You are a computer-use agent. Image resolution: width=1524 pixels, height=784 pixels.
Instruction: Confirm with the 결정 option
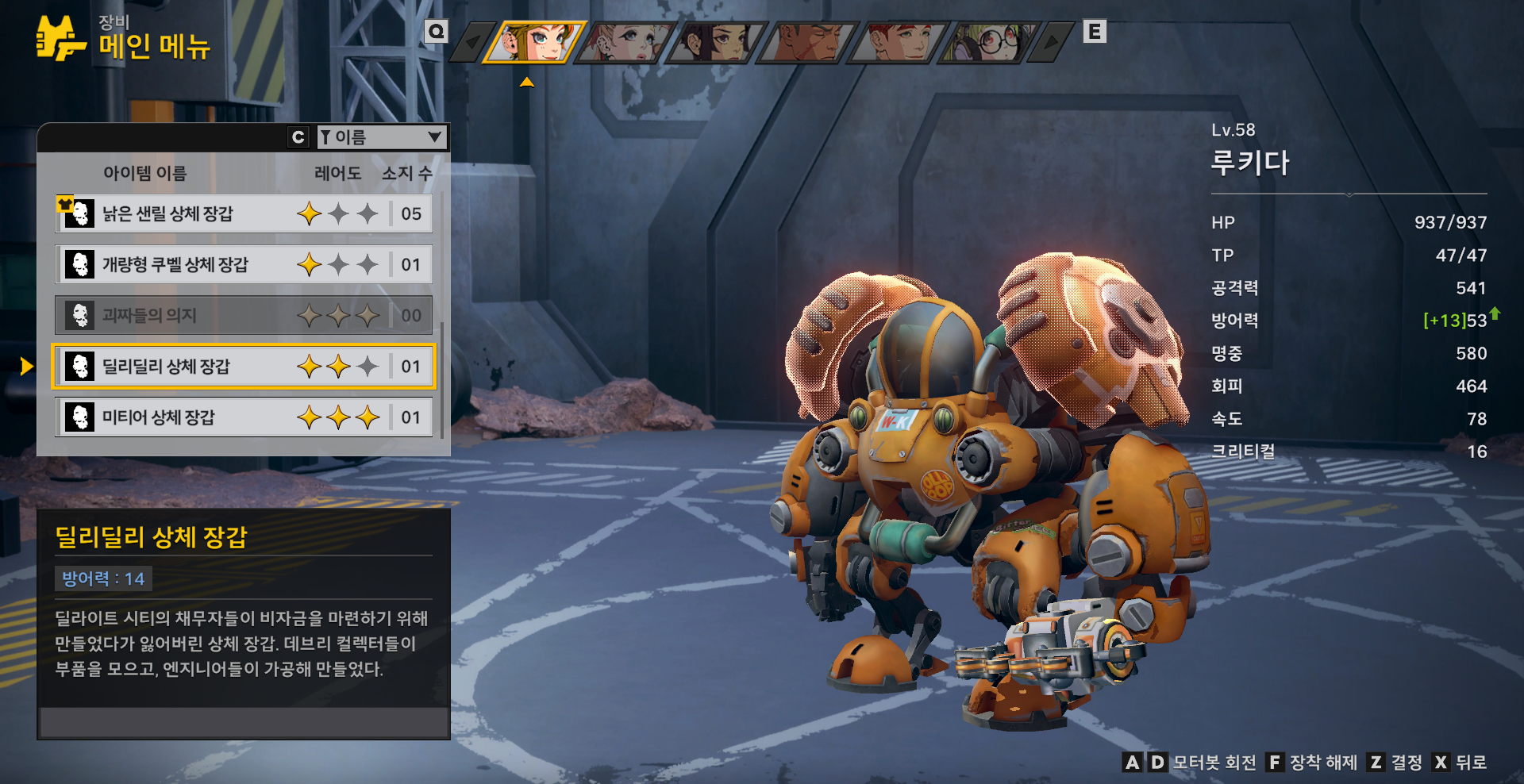coord(1396,763)
